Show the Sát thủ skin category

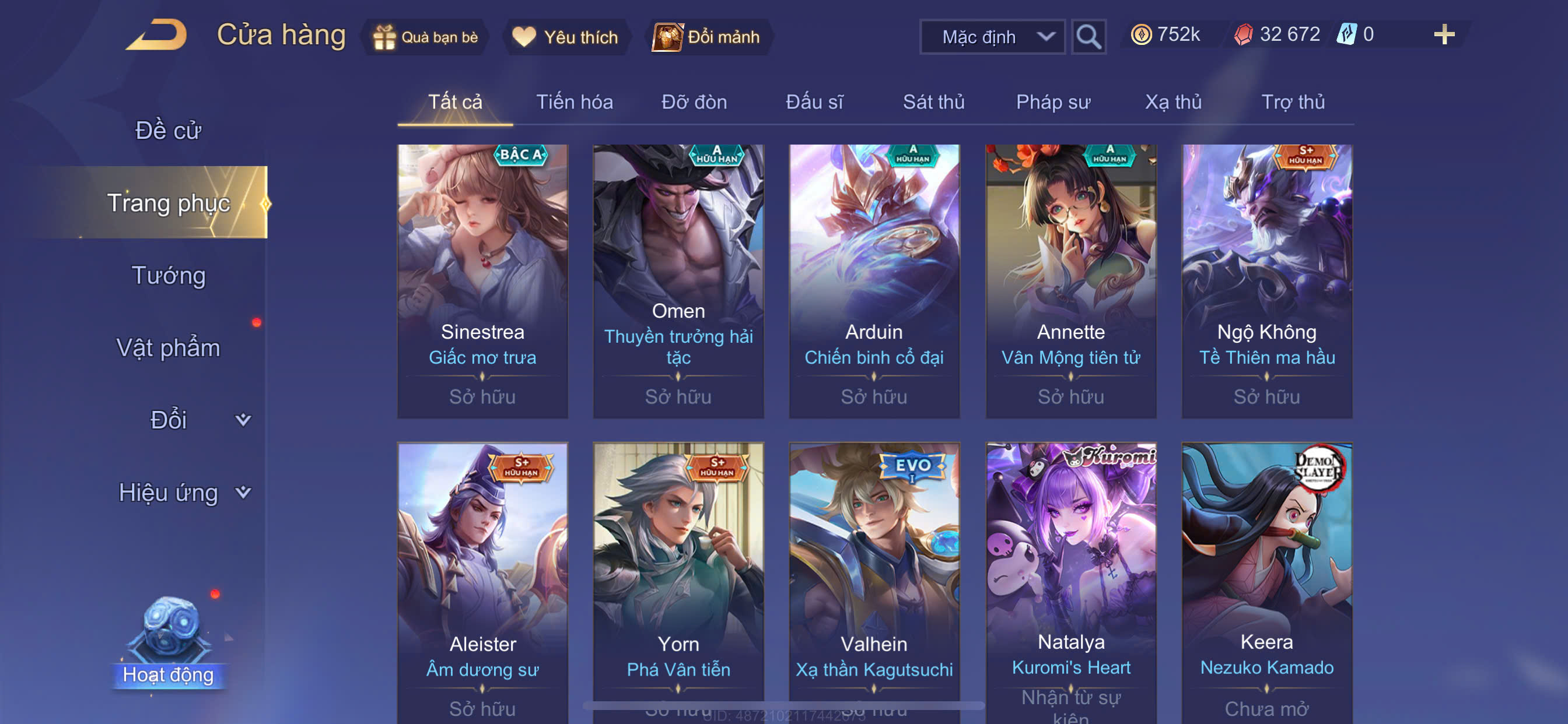coord(933,102)
